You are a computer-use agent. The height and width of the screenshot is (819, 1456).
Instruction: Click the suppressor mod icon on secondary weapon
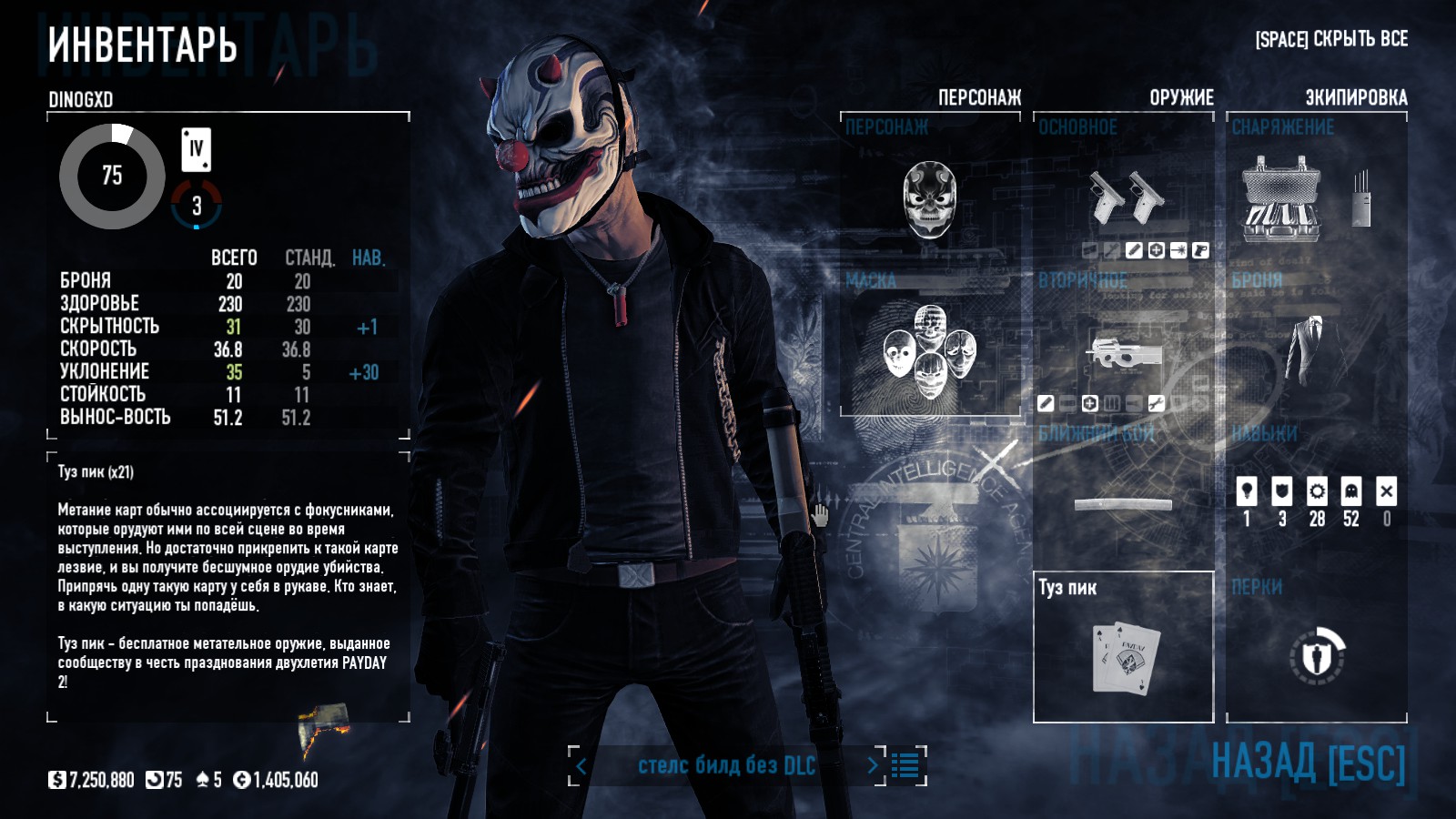point(1046,403)
